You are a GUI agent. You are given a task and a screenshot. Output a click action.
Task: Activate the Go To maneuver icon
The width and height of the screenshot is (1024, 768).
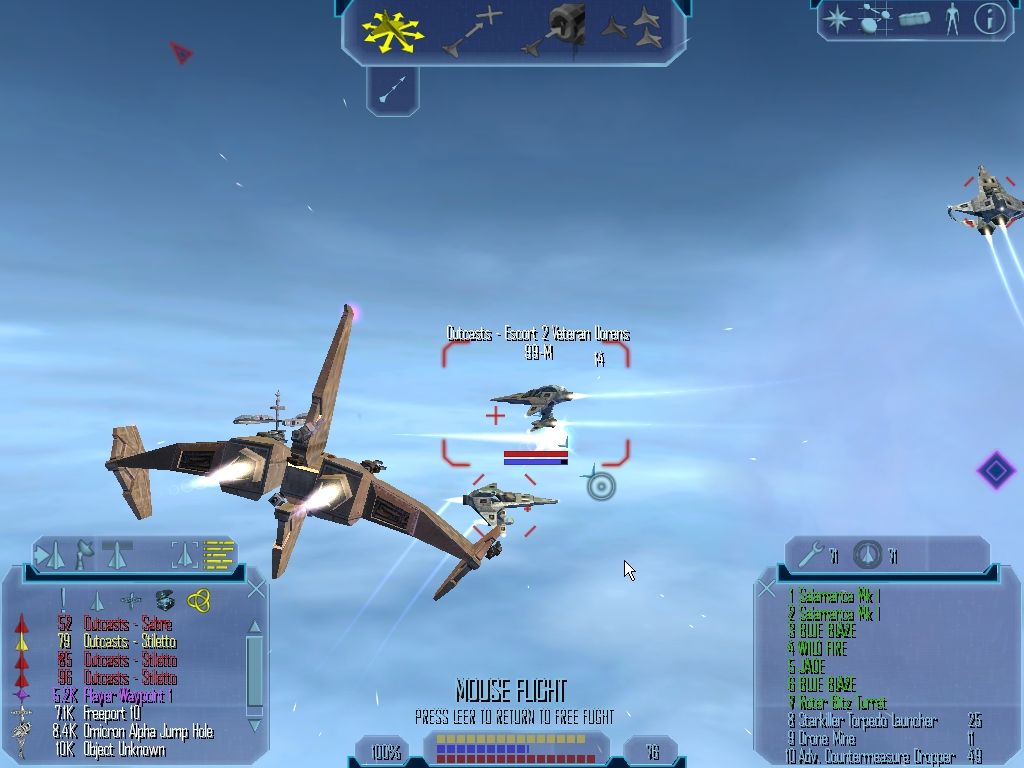[474, 30]
